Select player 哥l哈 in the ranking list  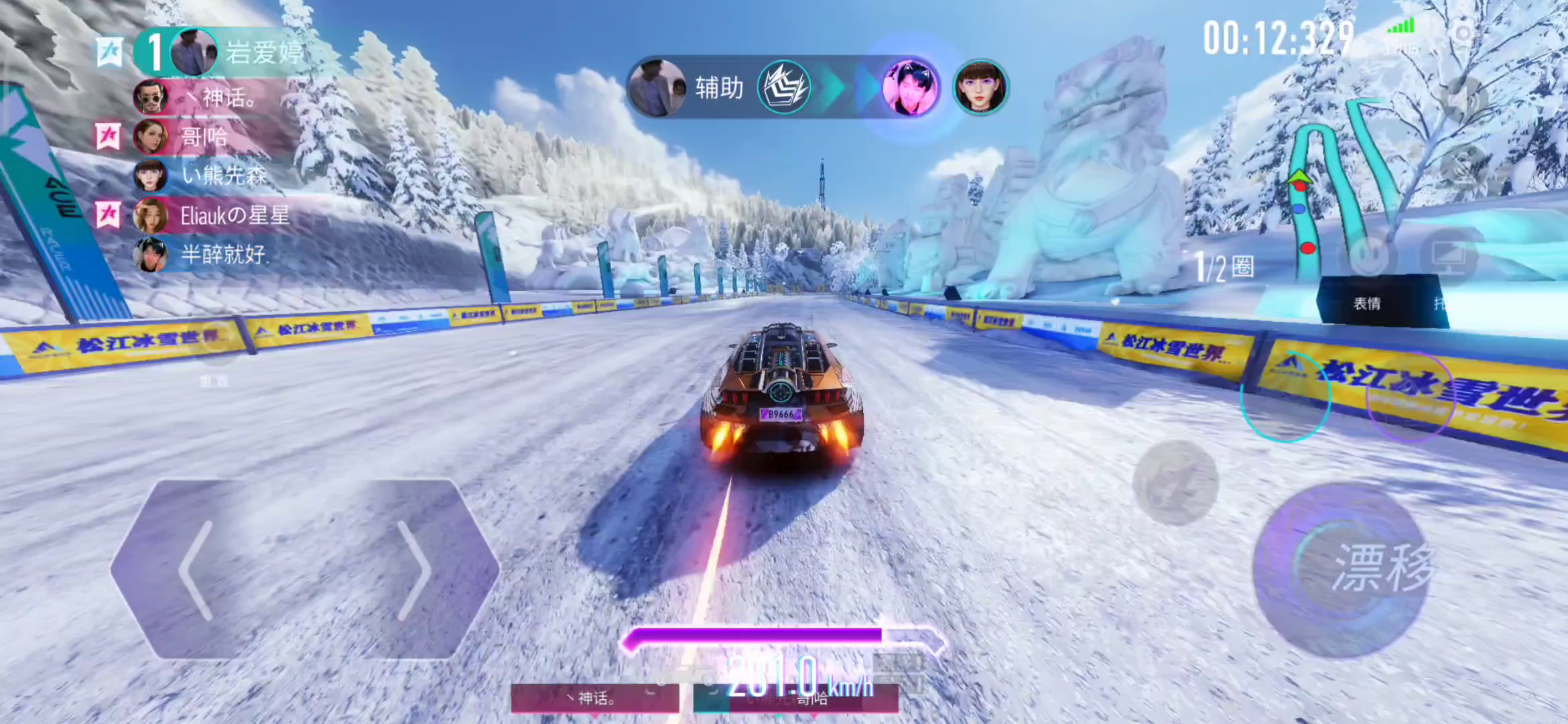tap(204, 137)
